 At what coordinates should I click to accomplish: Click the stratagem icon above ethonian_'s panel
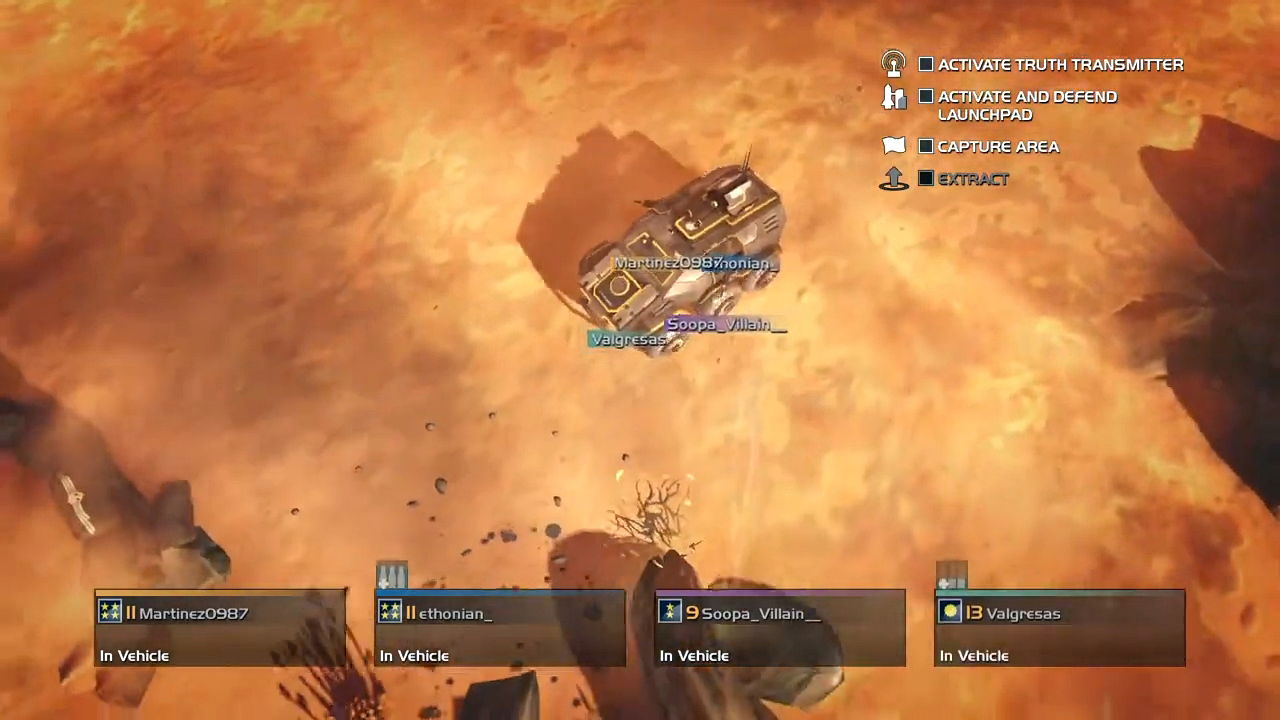pyautogui.click(x=392, y=576)
